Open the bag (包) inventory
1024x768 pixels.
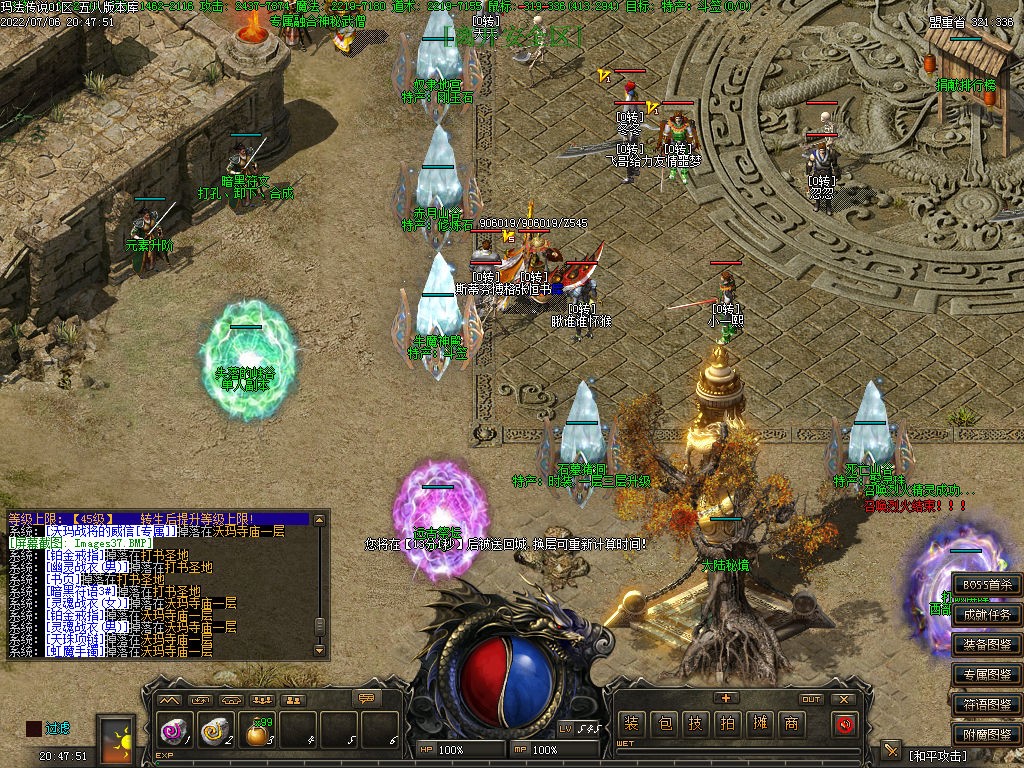click(x=664, y=723)
